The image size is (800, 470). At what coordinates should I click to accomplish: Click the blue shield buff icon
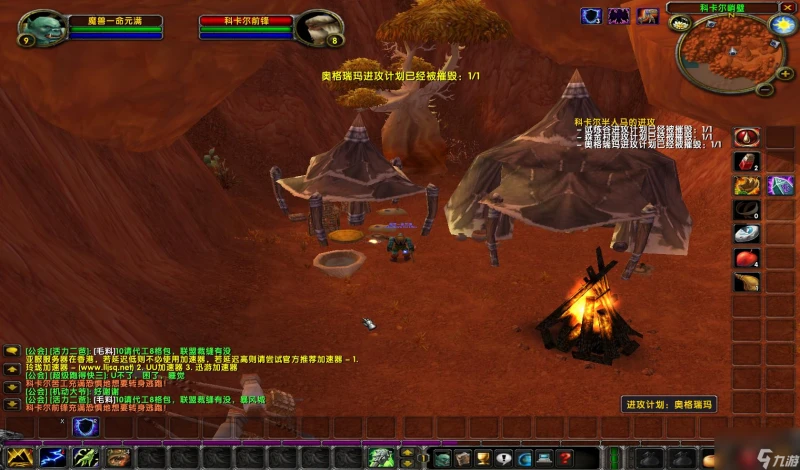pos(591,15)
